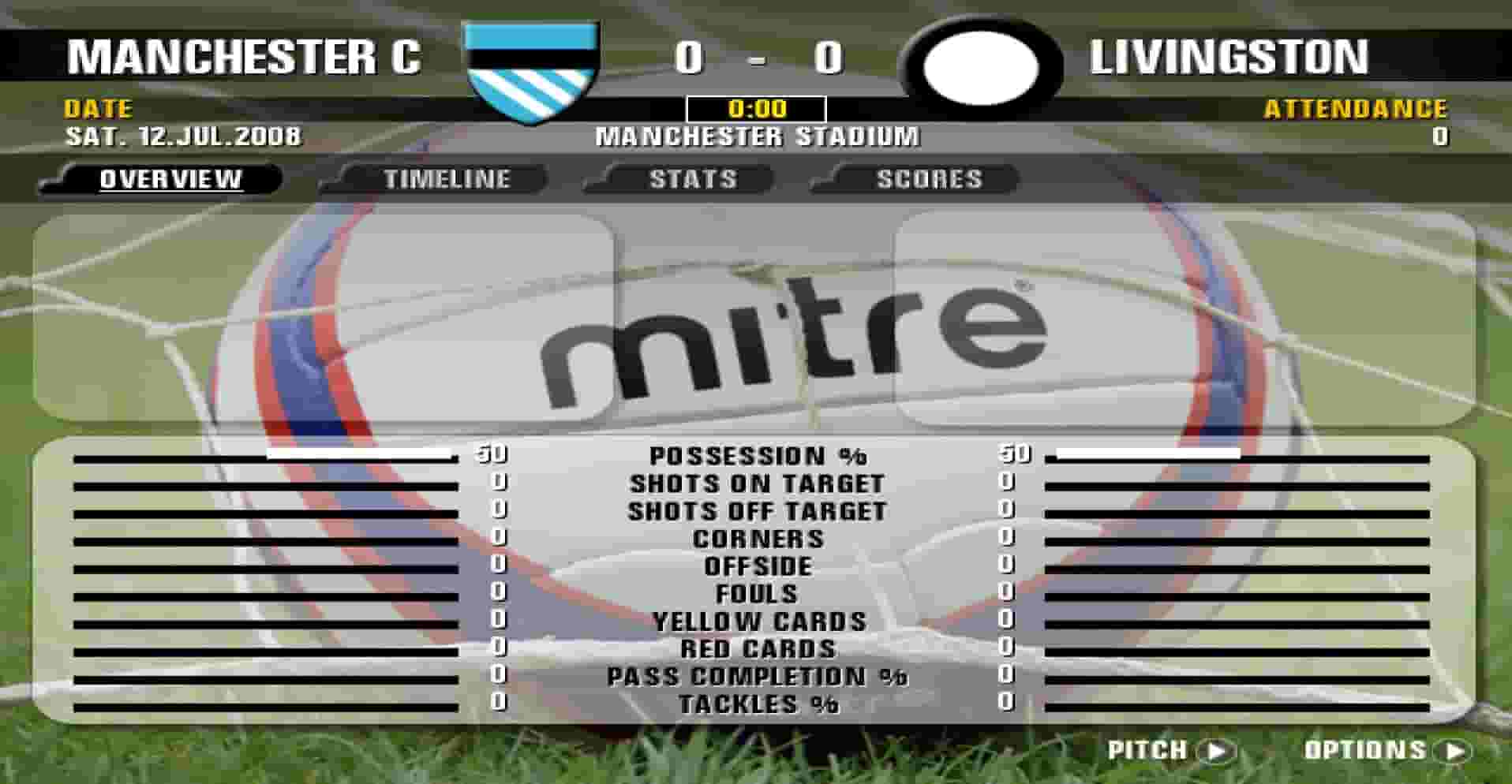Open the Pitch view

coord(1146,750)
